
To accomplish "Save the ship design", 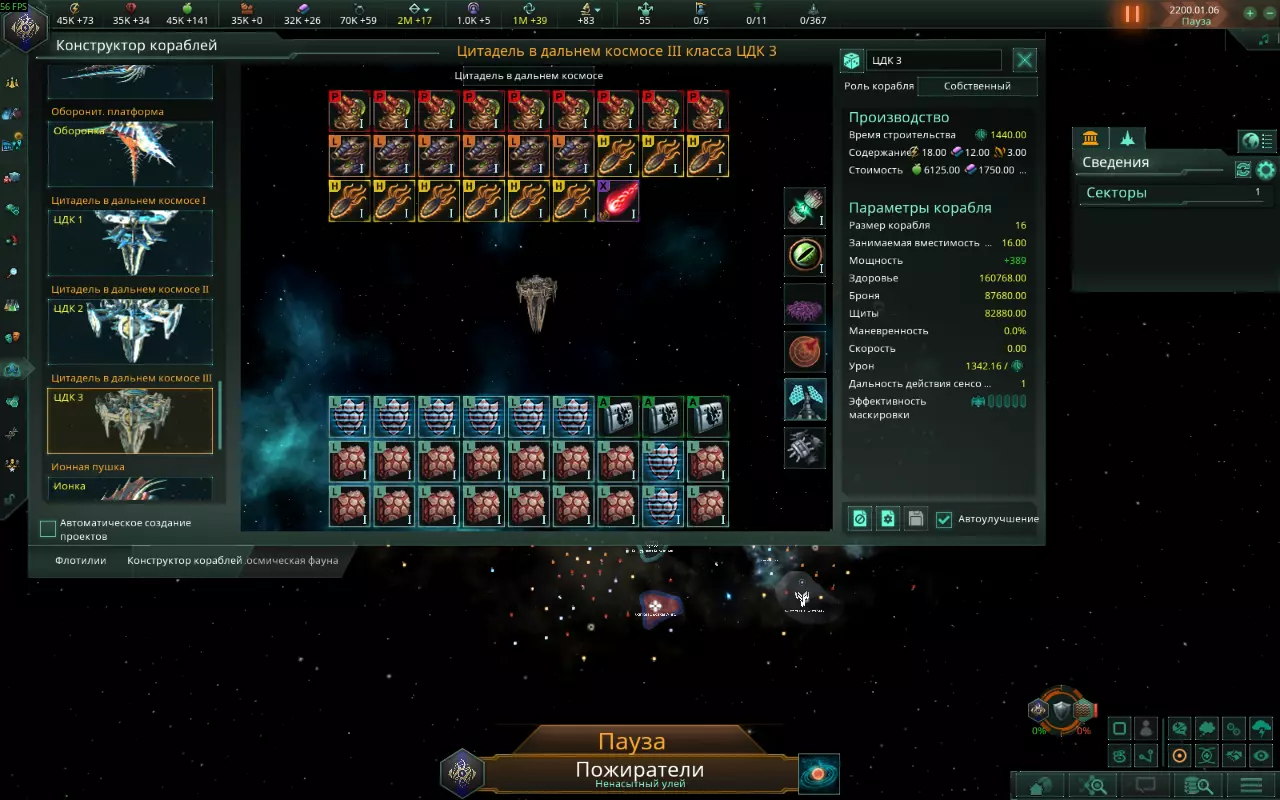I will (915, 519).
